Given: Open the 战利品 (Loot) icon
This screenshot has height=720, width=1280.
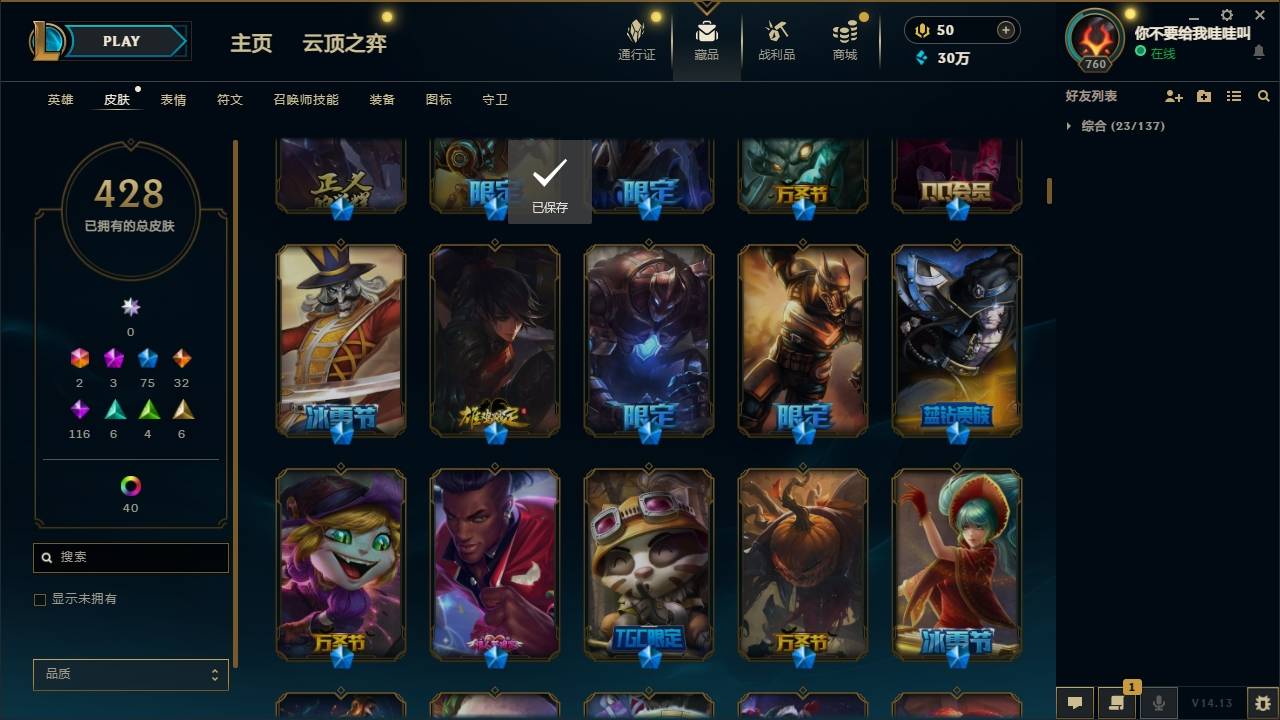Looking at the screenshot, I should [x=776, y=40].
